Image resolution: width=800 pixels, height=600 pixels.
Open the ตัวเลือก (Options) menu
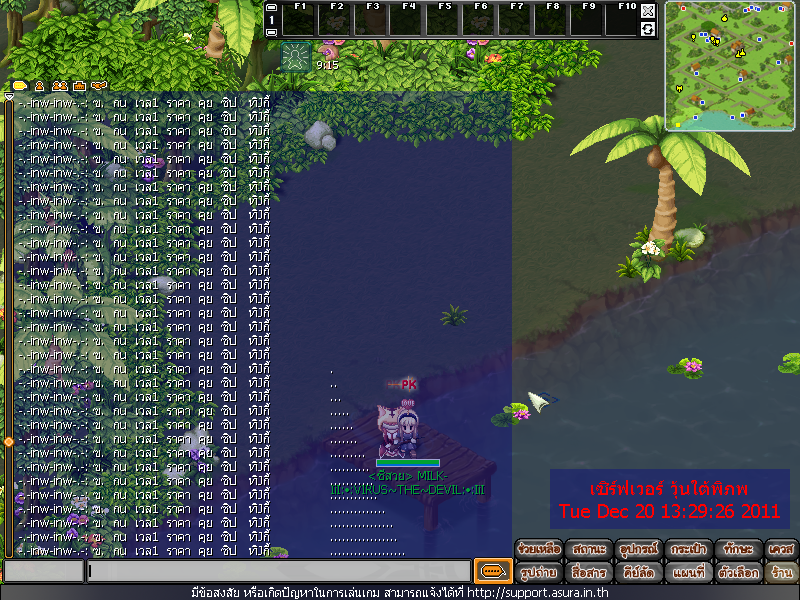pyautogui.click(x=740, y=573)
